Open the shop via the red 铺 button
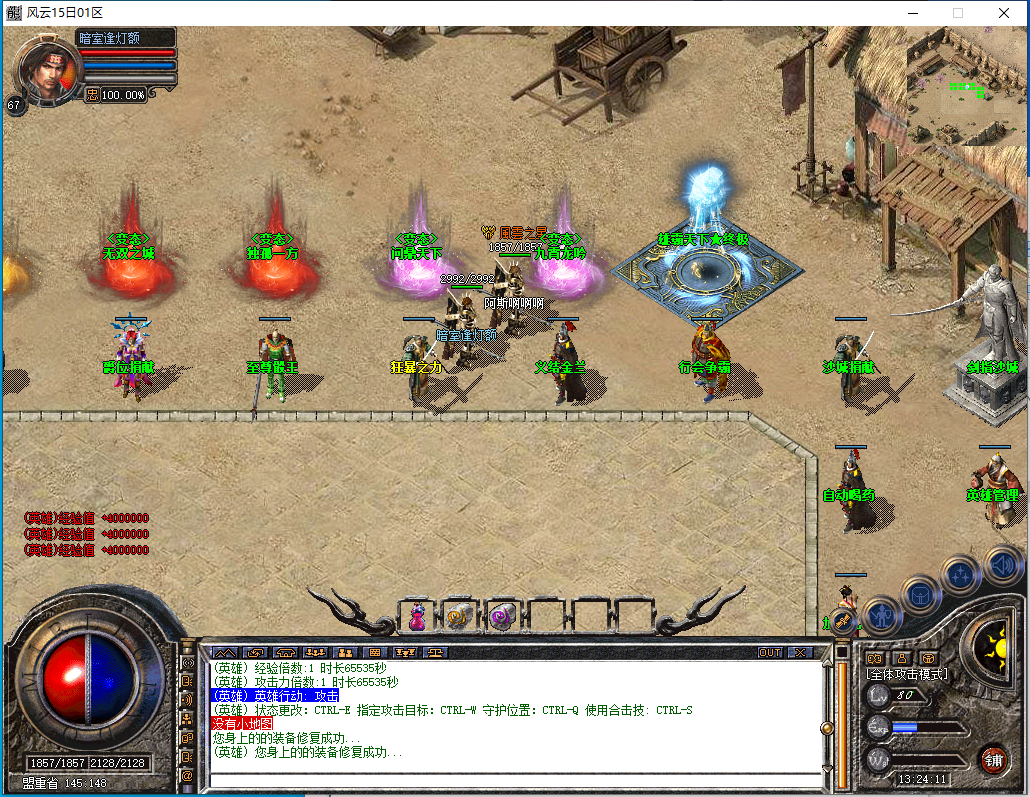 pyautogui.click(x=992, y=759)
